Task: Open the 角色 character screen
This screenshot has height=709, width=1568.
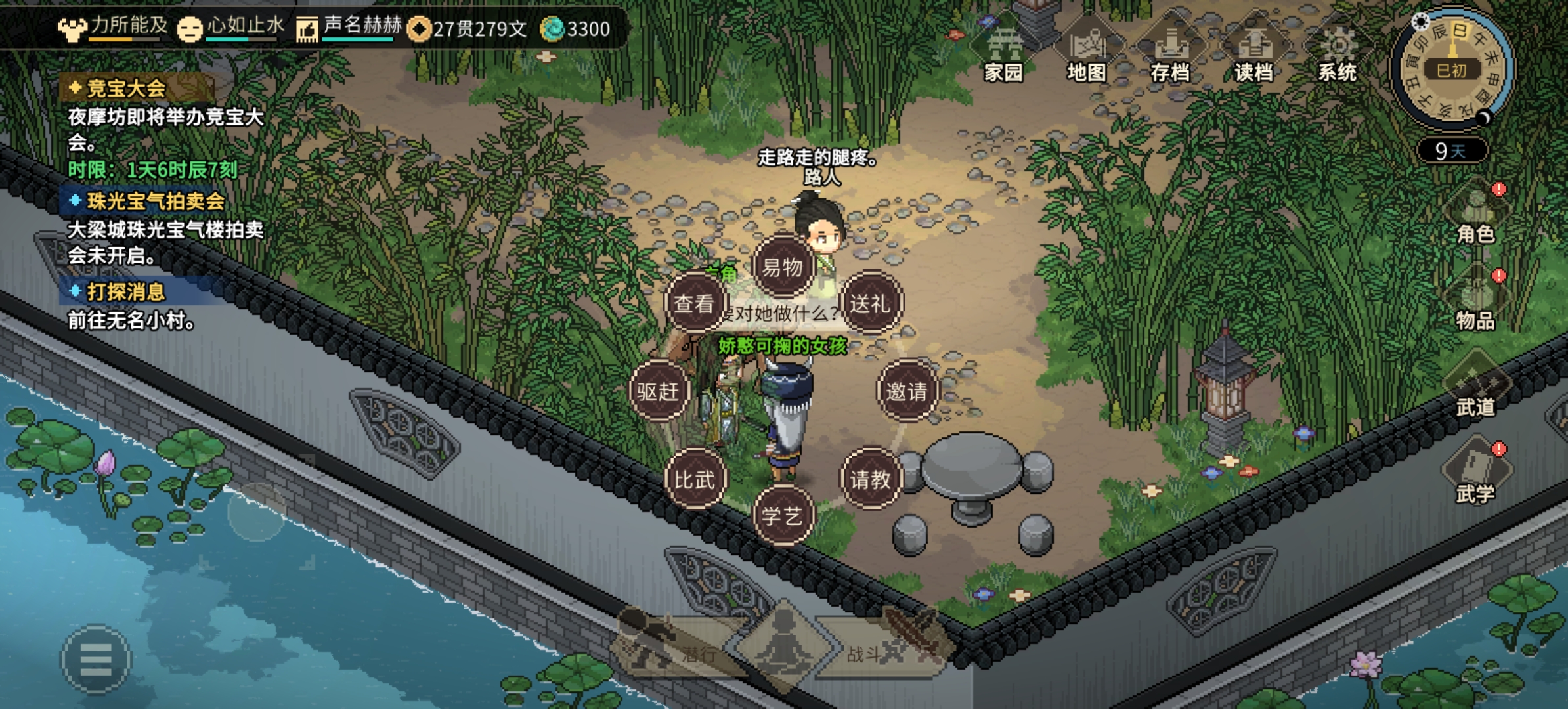Action: [x=1475, y=215]
